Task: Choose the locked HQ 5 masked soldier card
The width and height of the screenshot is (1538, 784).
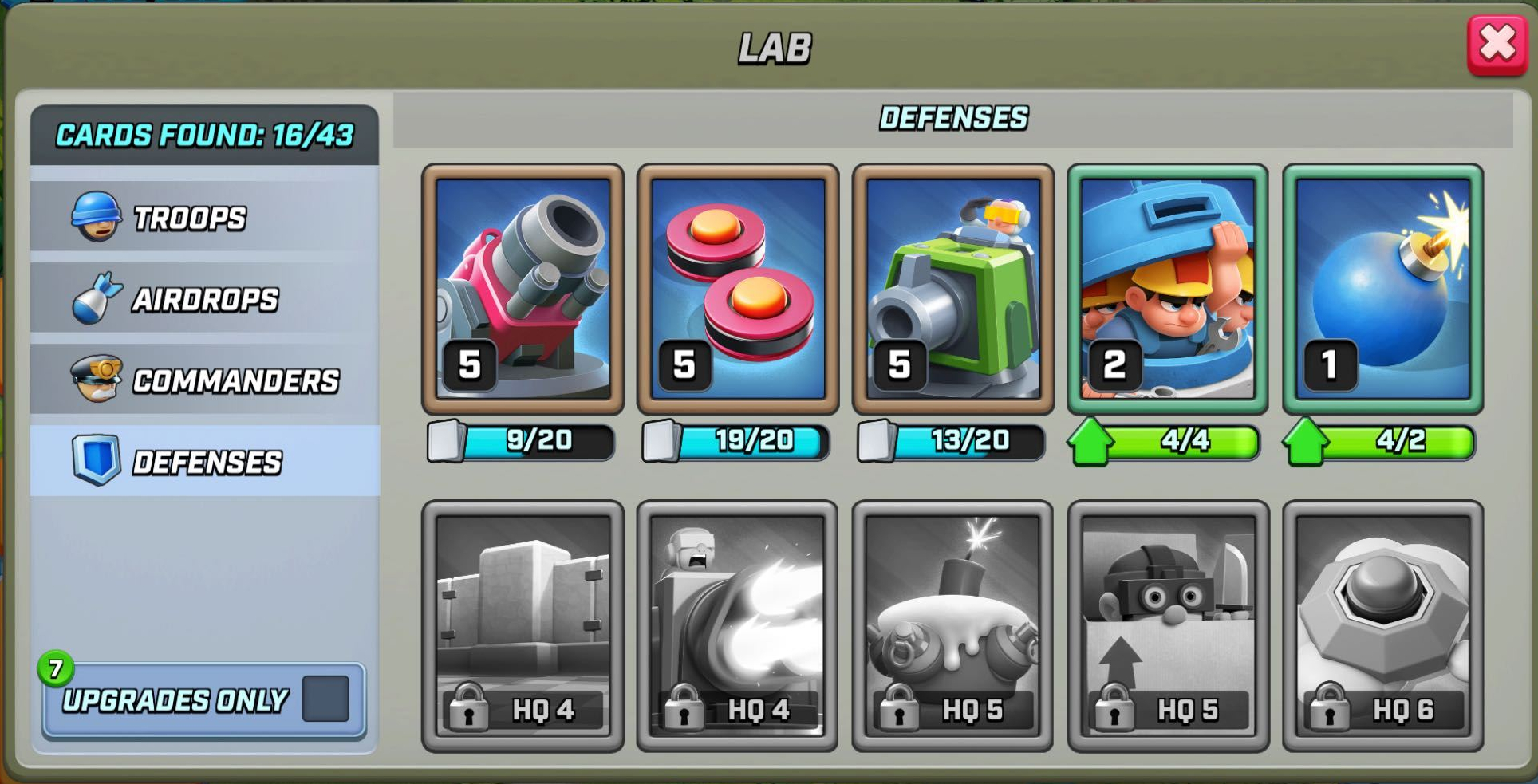Action: coord(1168,625)
